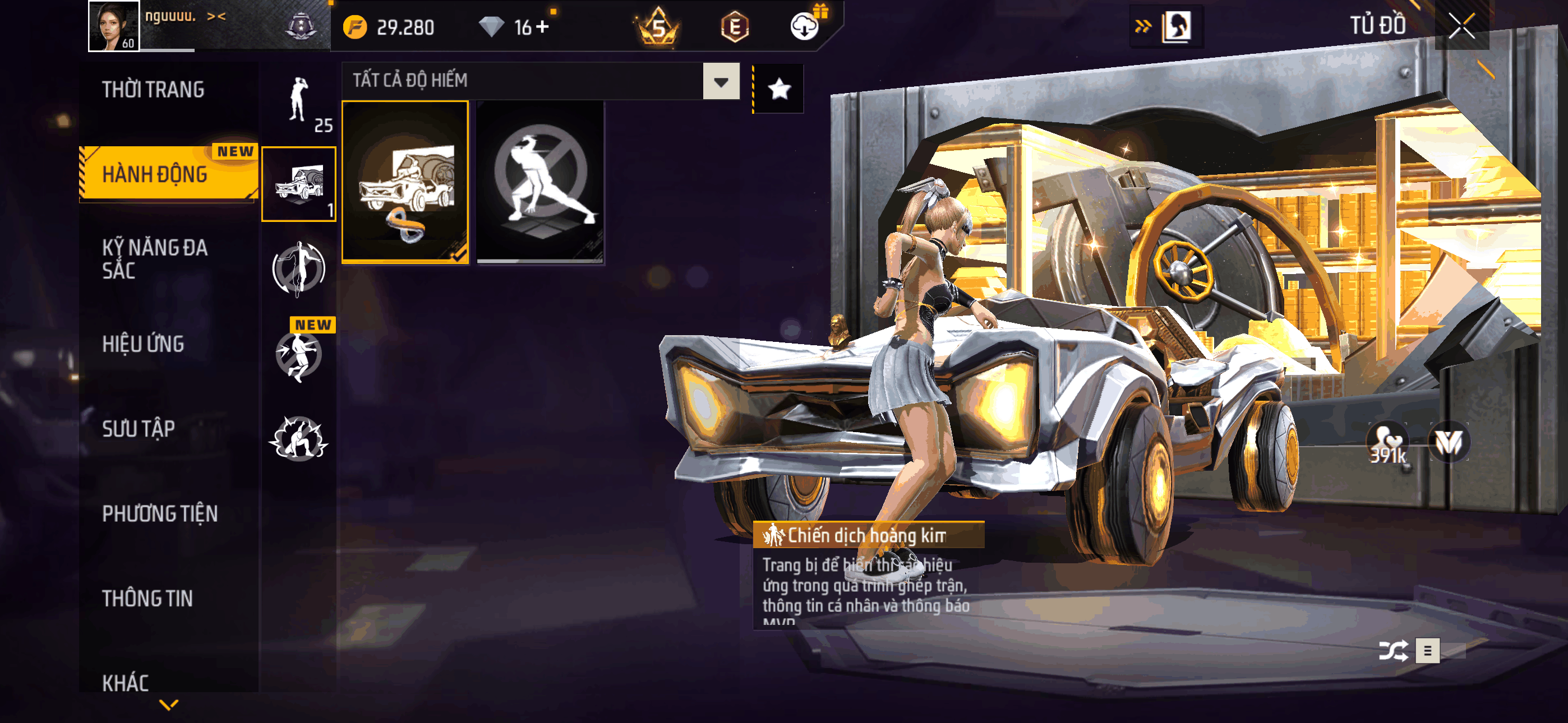Screen dimensions: 1568x723
Task: Open the Phương Tiện category
Action: (x=159, y=513)
